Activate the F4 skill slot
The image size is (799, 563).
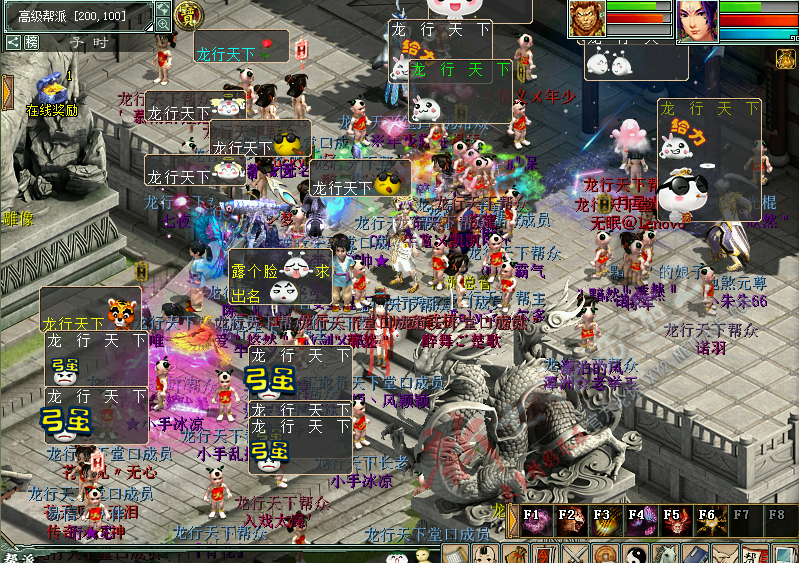(x=638, y=520)
